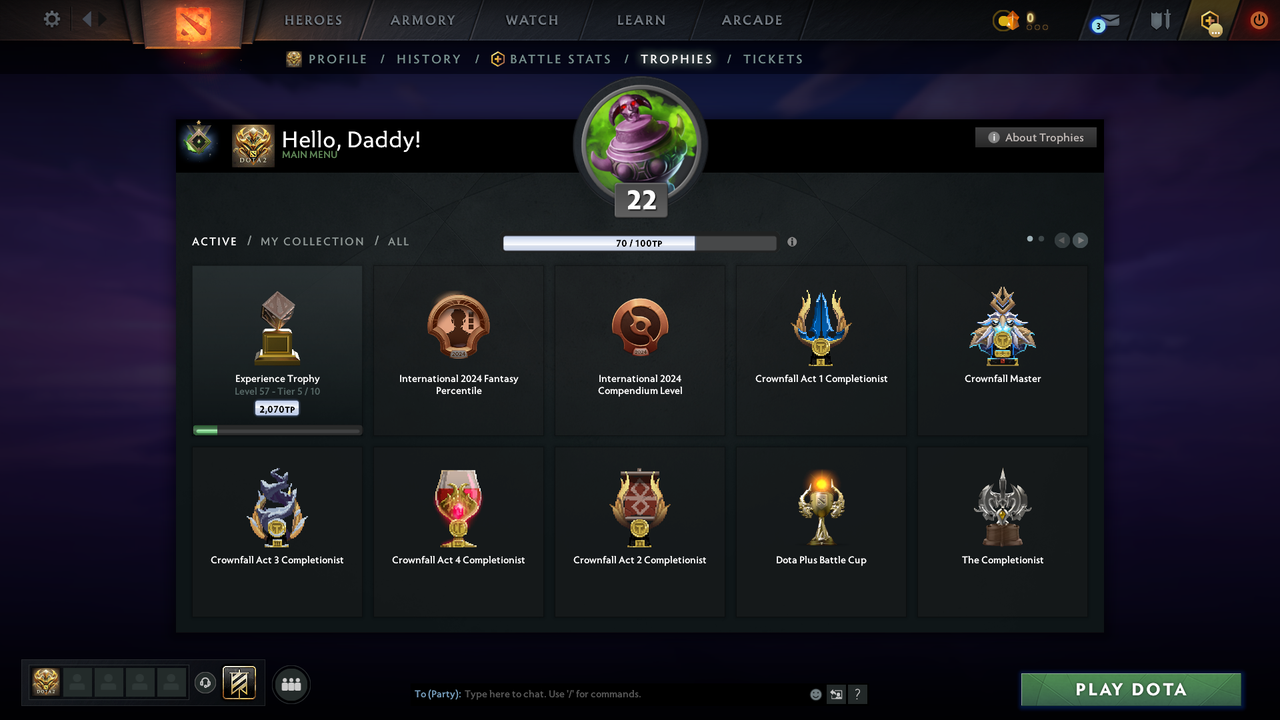1280x720 pixels.
Task: Toggle the chat translate icon
Action: (836, 694)
